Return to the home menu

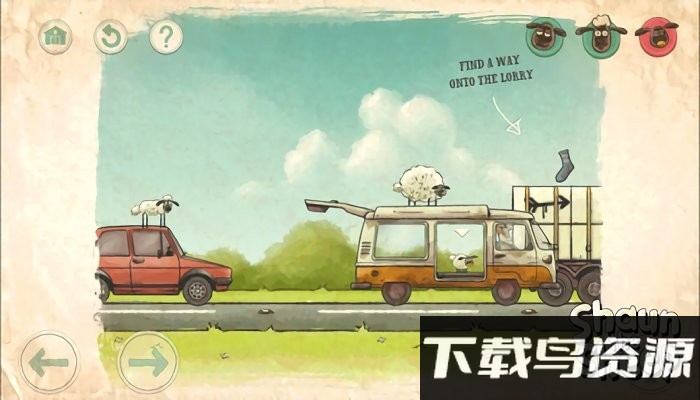click(x=56, y=37)
